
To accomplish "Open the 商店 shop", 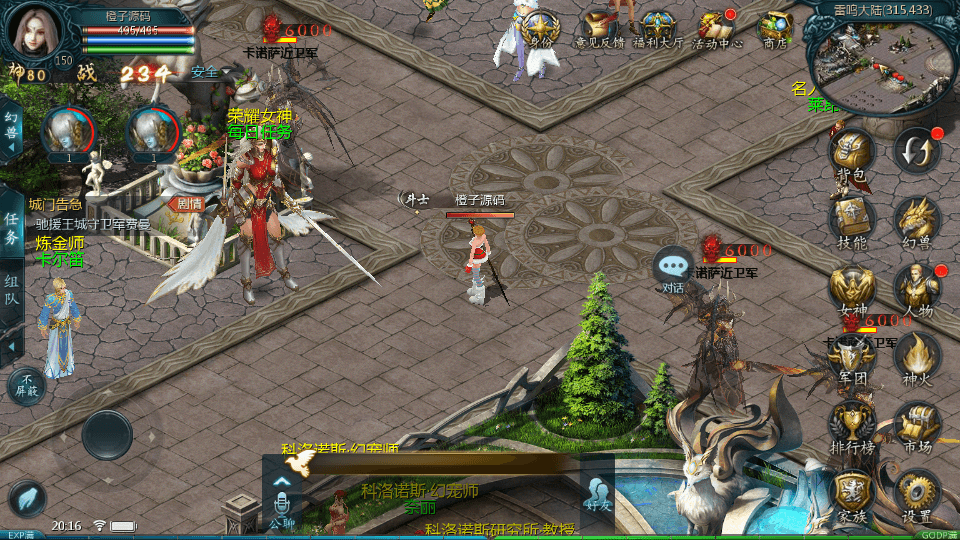I will pyautogui.click(x=775, y=28).
